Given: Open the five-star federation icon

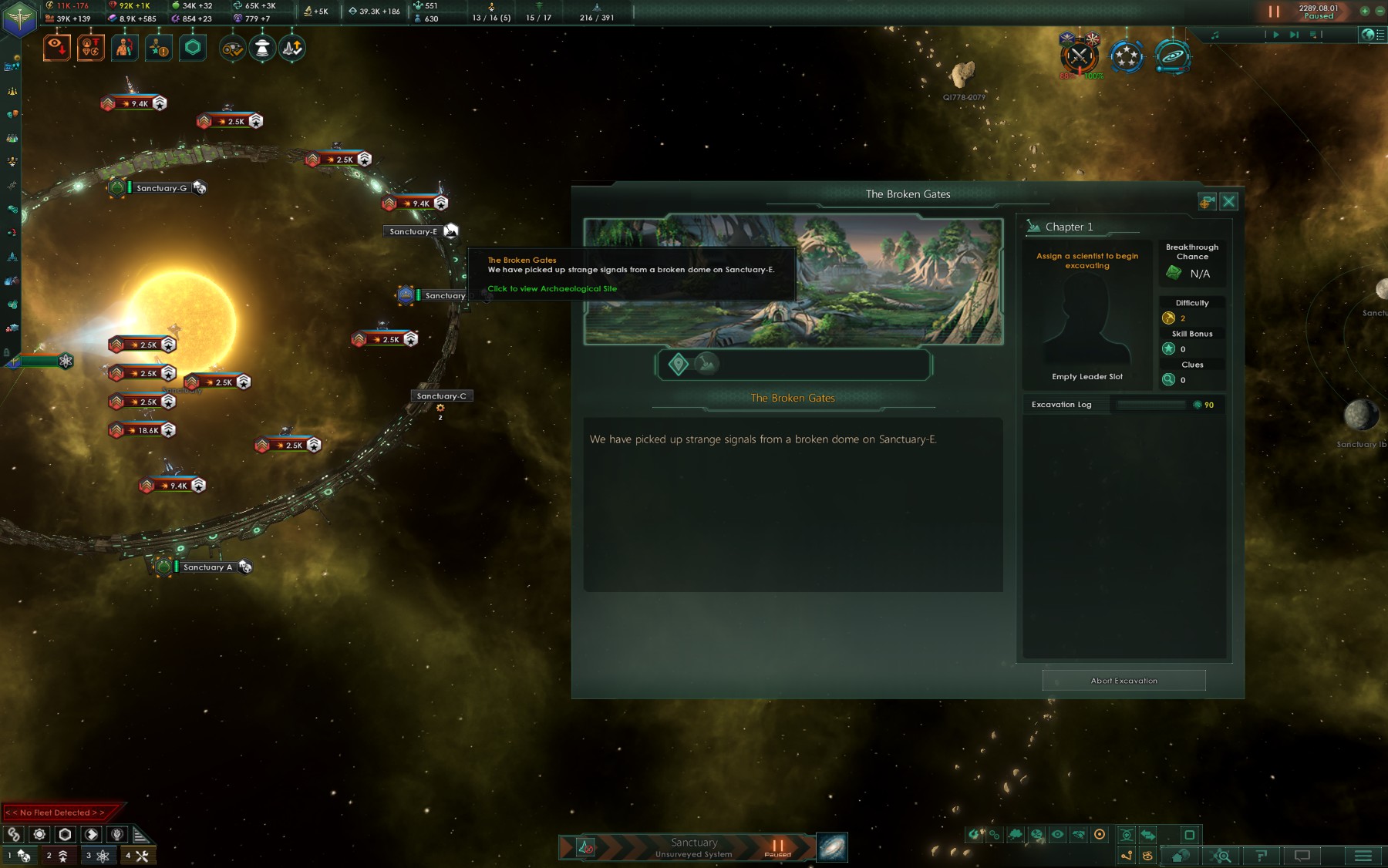Looking at the screenshot, I should 1126,56.
